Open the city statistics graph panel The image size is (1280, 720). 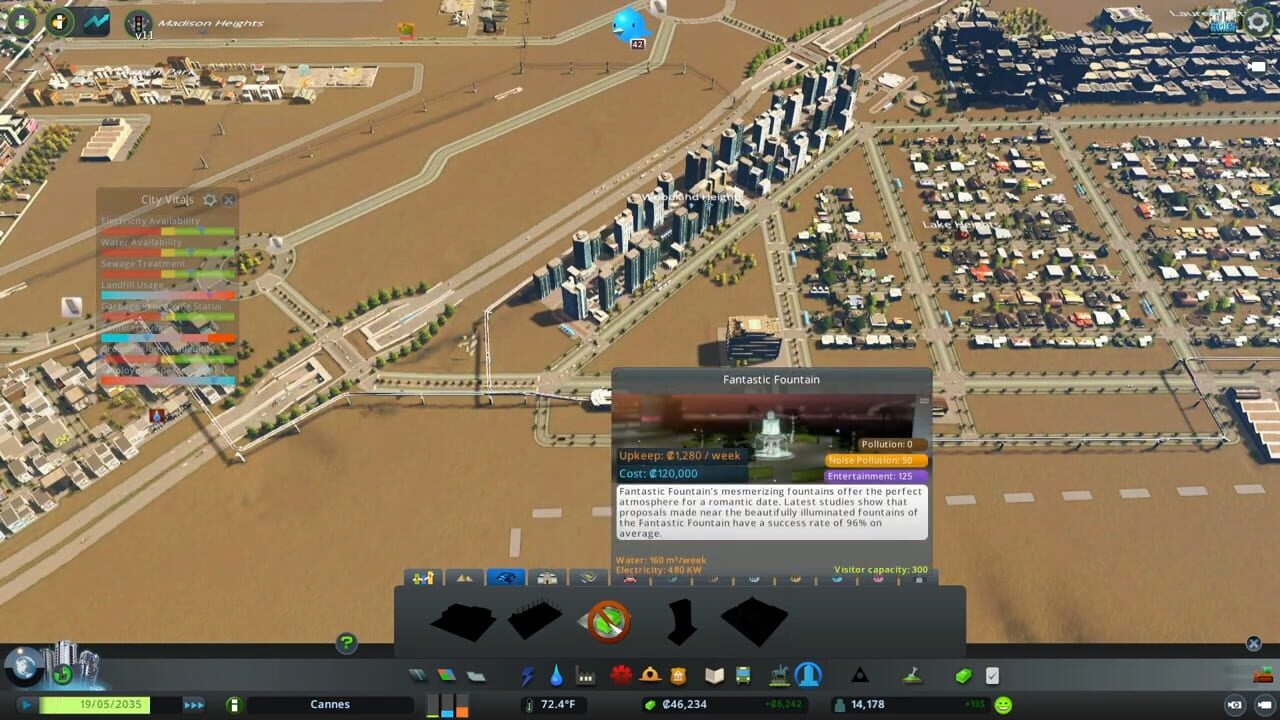coord(95,21)
